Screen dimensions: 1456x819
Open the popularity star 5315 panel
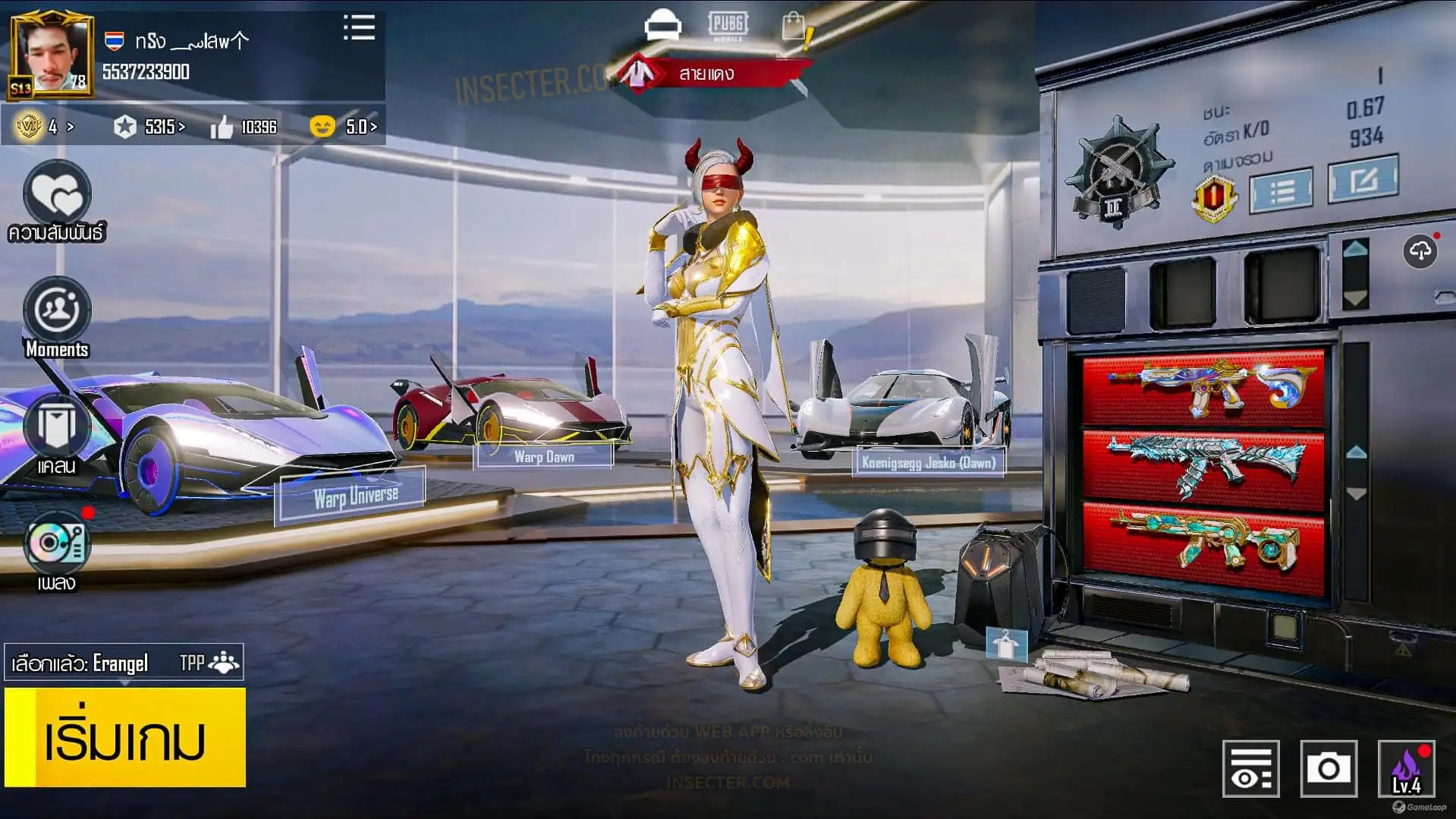click(149, 127)
